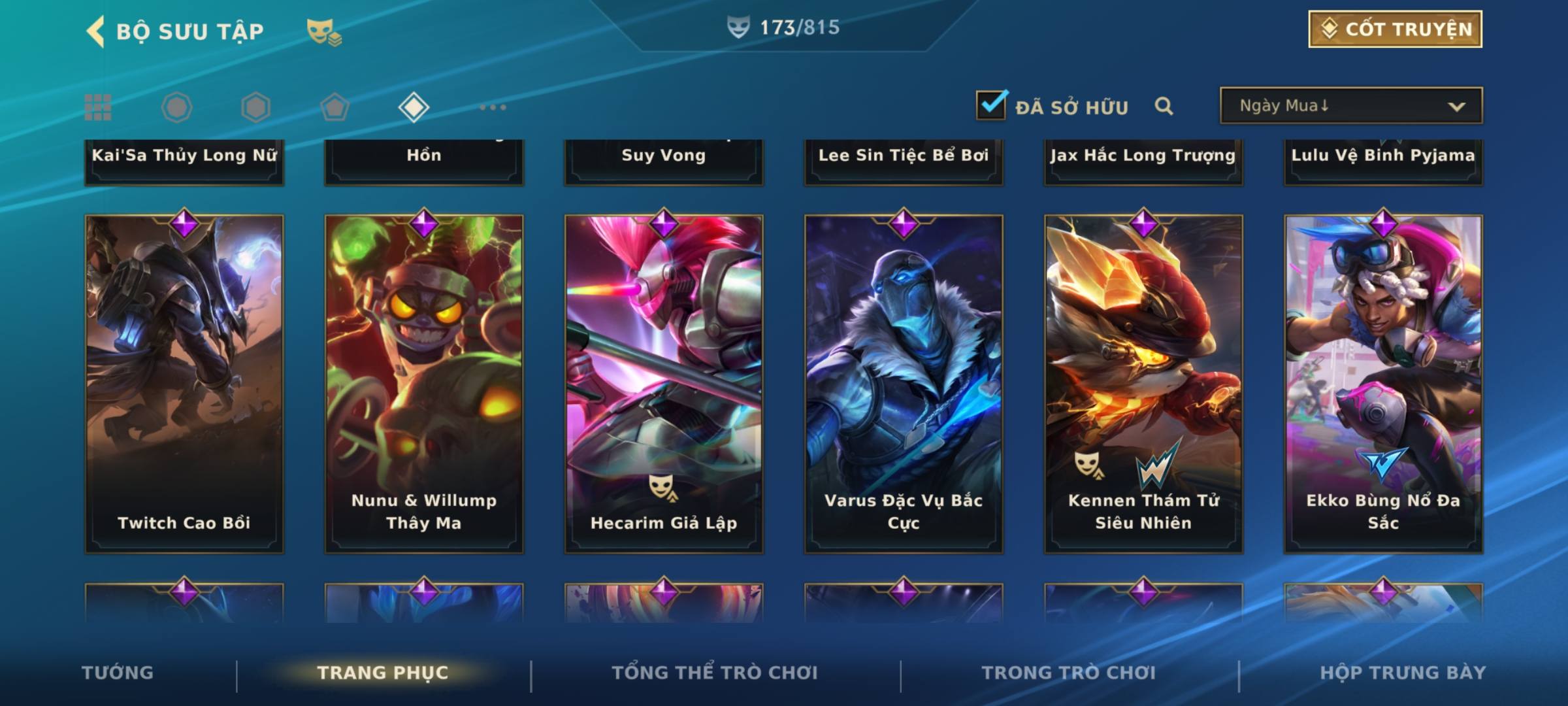Viewport: 1568px width, 706px height.
Task: Open the skin search magnifier
Action: point(1164,106)
